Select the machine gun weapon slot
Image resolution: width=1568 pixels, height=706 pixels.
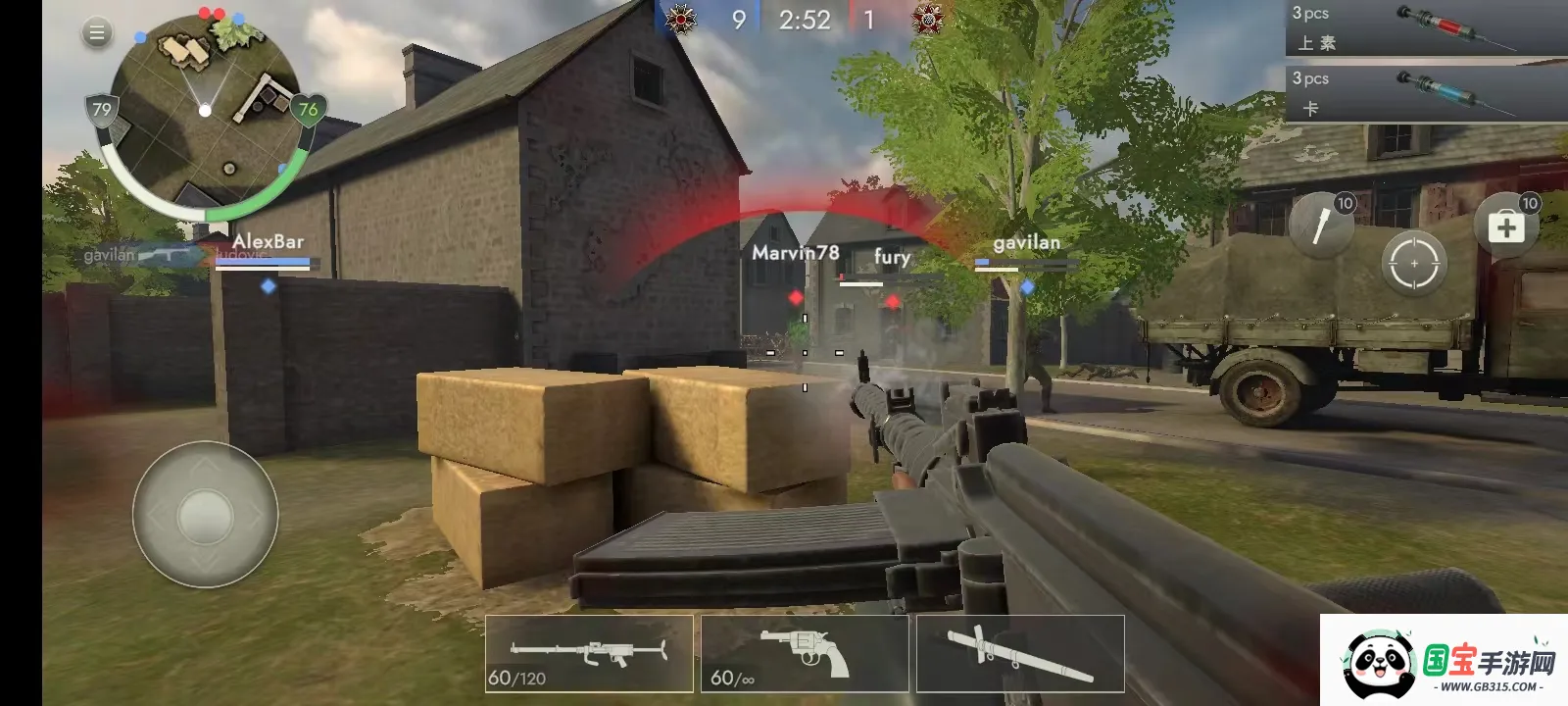pyautogui.click(x=589, y=654)
